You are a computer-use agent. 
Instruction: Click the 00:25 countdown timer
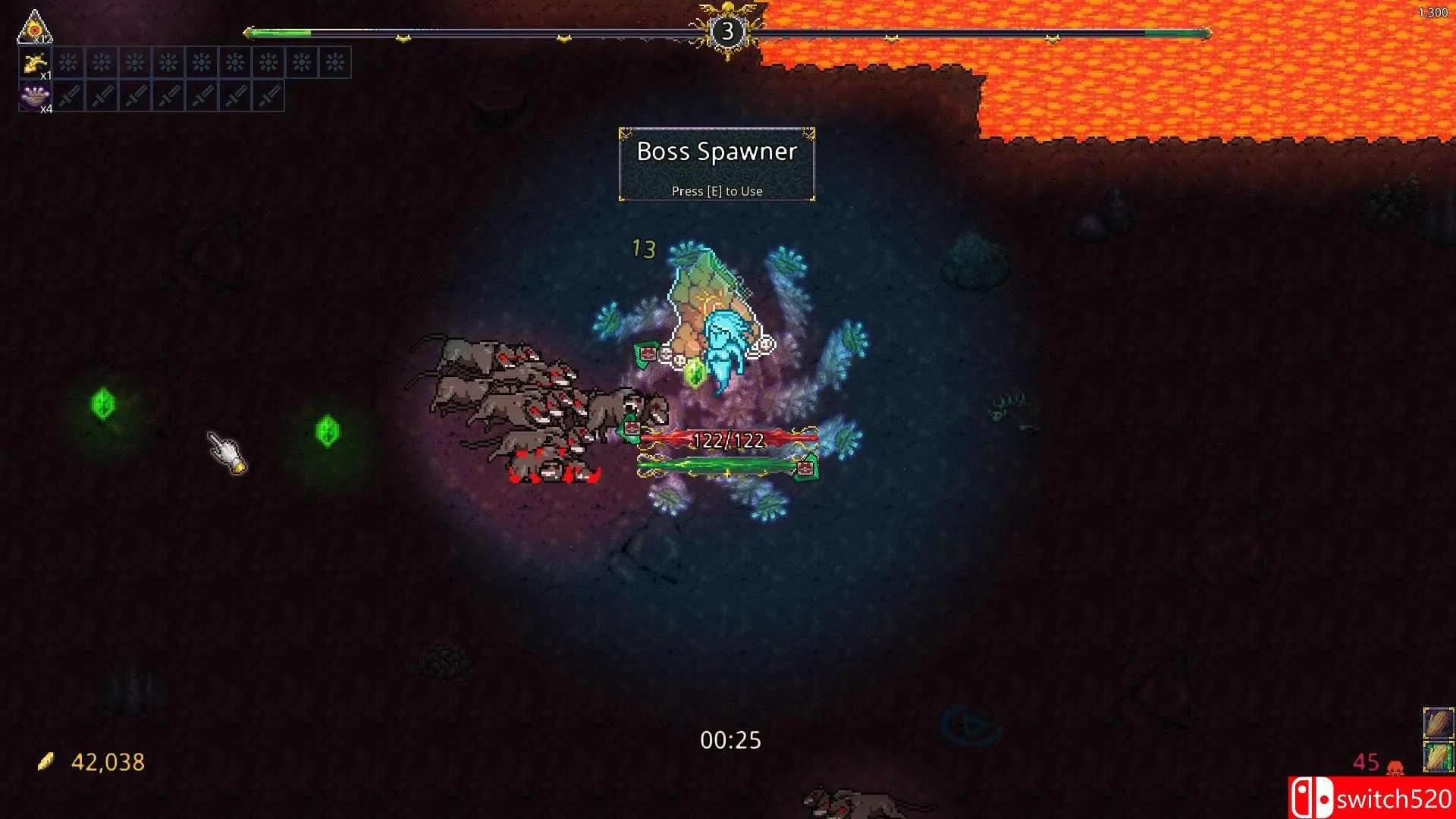pyautogui.click(x=730, y=739)
